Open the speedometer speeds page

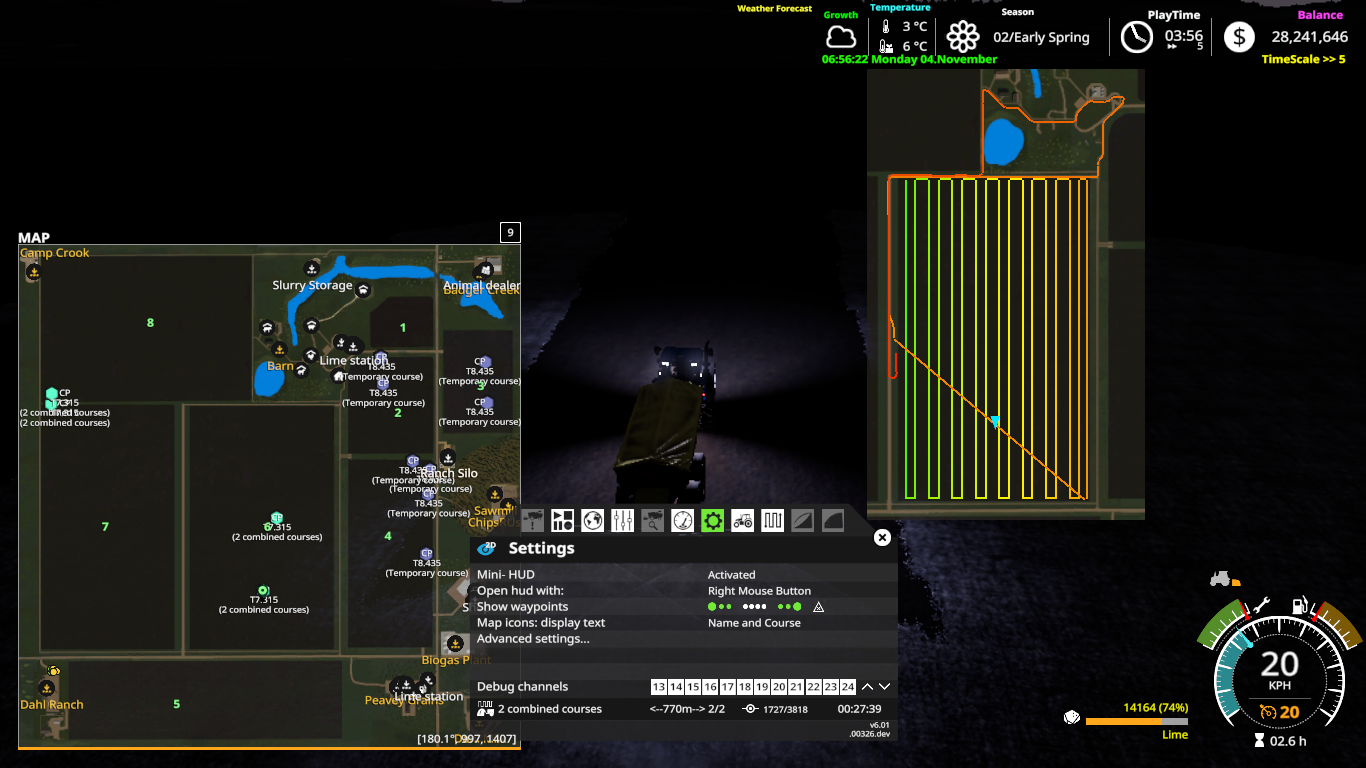point(682,520)
